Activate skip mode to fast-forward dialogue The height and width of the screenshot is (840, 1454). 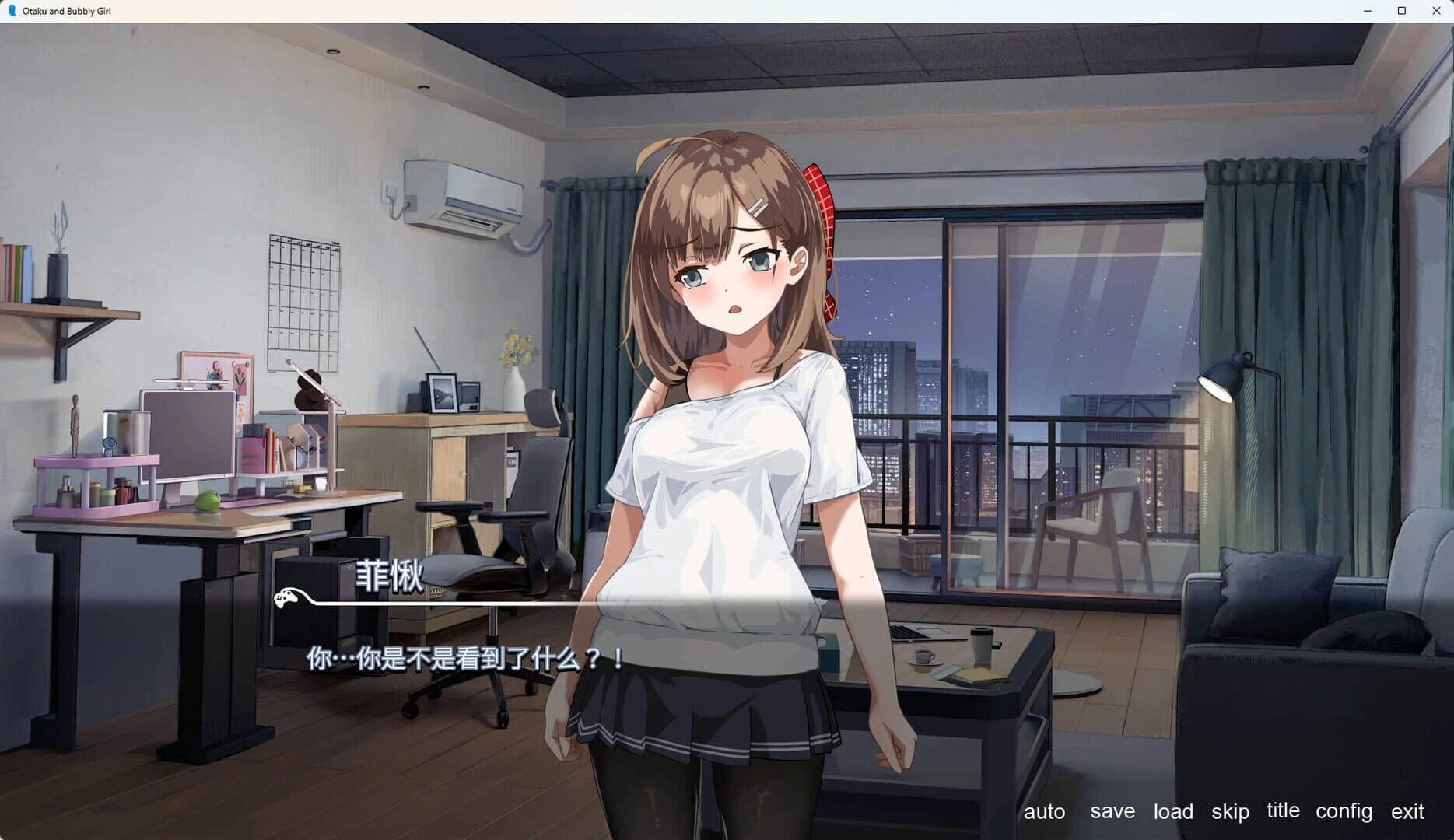[x=1229, y=811]
